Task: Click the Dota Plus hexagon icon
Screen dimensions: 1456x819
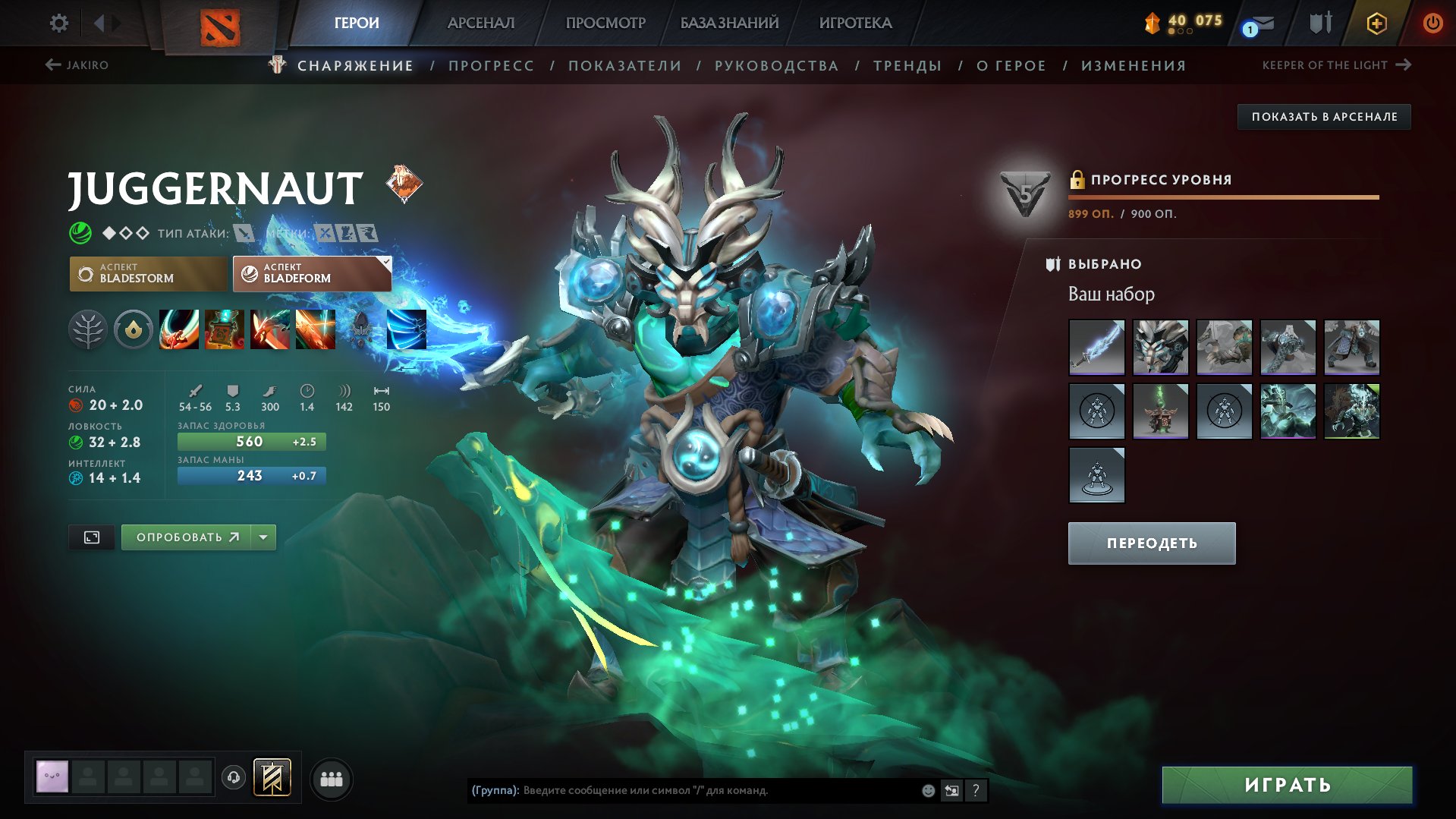Action: click(1376, 23)
